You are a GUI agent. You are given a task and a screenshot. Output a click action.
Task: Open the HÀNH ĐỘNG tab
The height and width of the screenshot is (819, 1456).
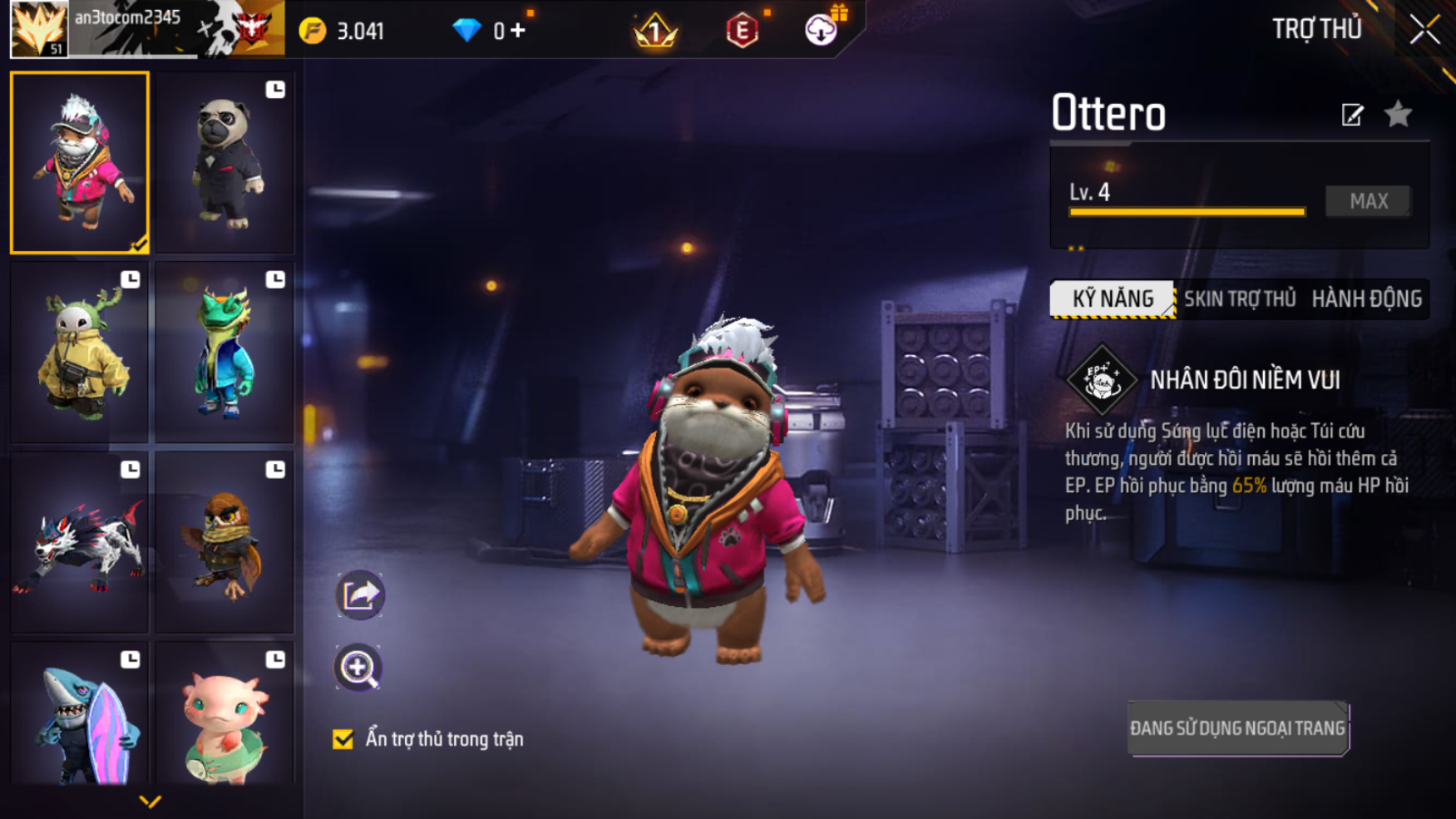point(1366,299)
